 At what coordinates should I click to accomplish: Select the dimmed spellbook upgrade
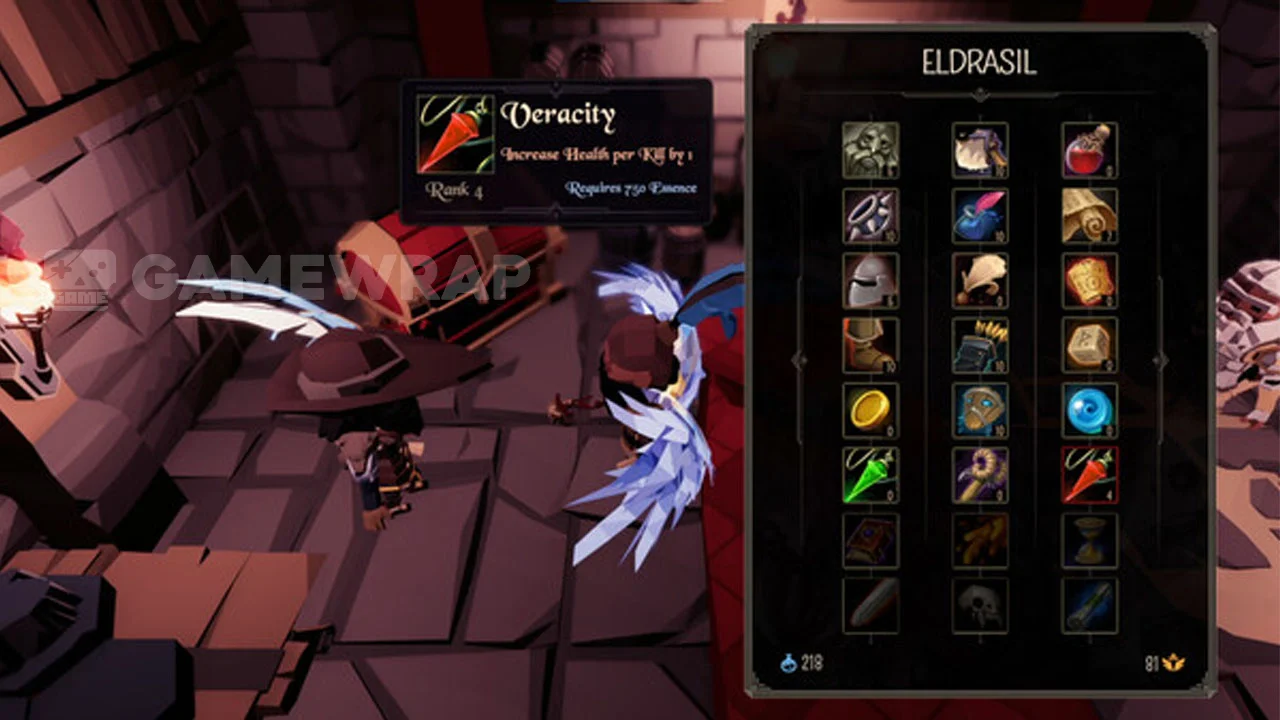pyautogui.click(x=870, y=540)
